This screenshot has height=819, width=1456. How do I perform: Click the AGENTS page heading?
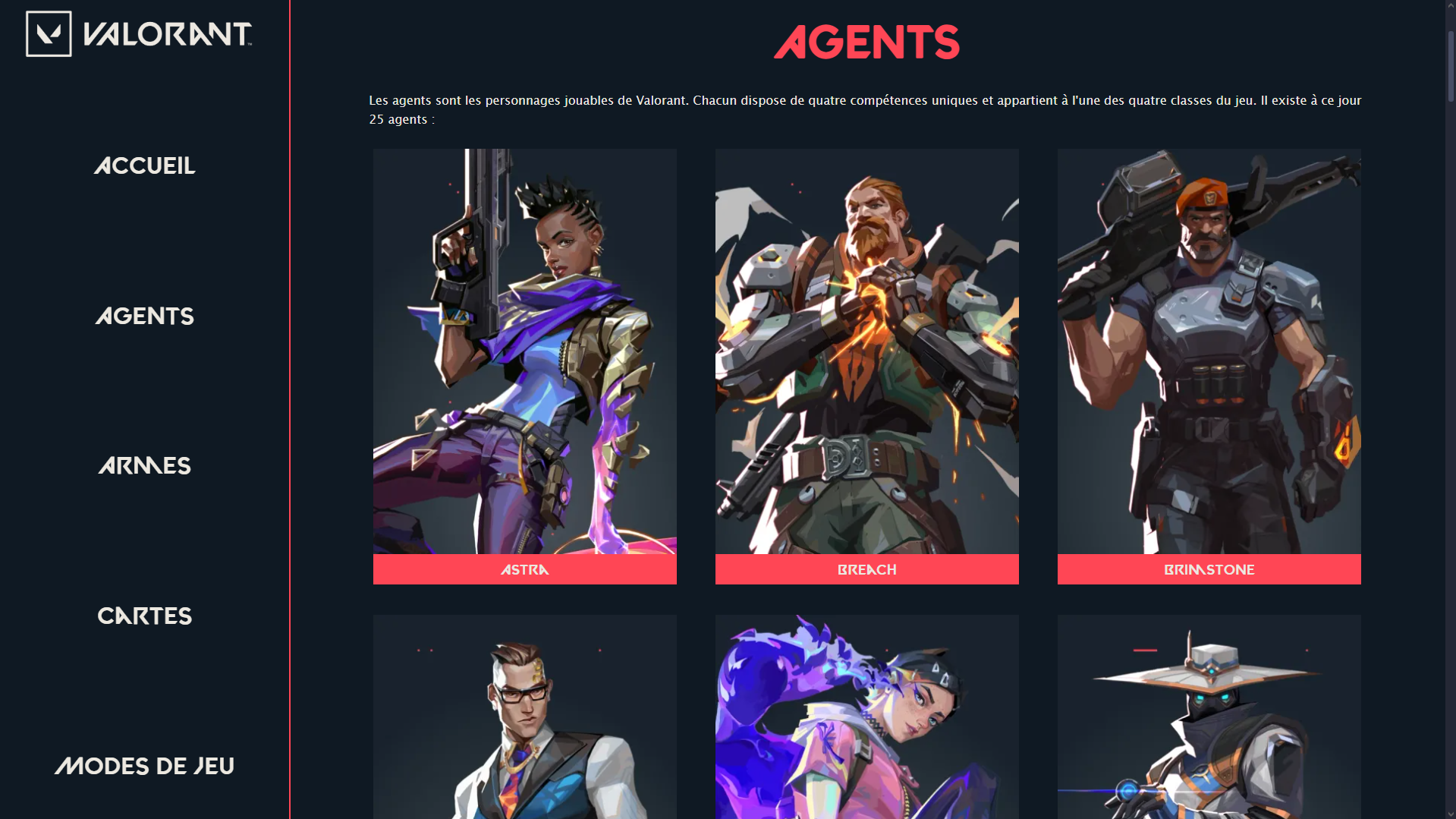click(866, 43)
